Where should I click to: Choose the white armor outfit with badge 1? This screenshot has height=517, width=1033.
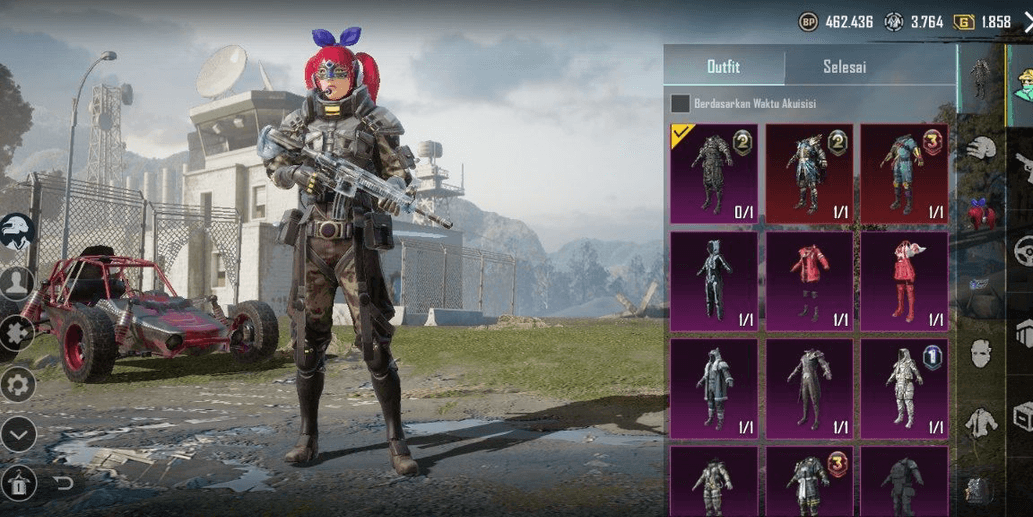pos(904,388)
